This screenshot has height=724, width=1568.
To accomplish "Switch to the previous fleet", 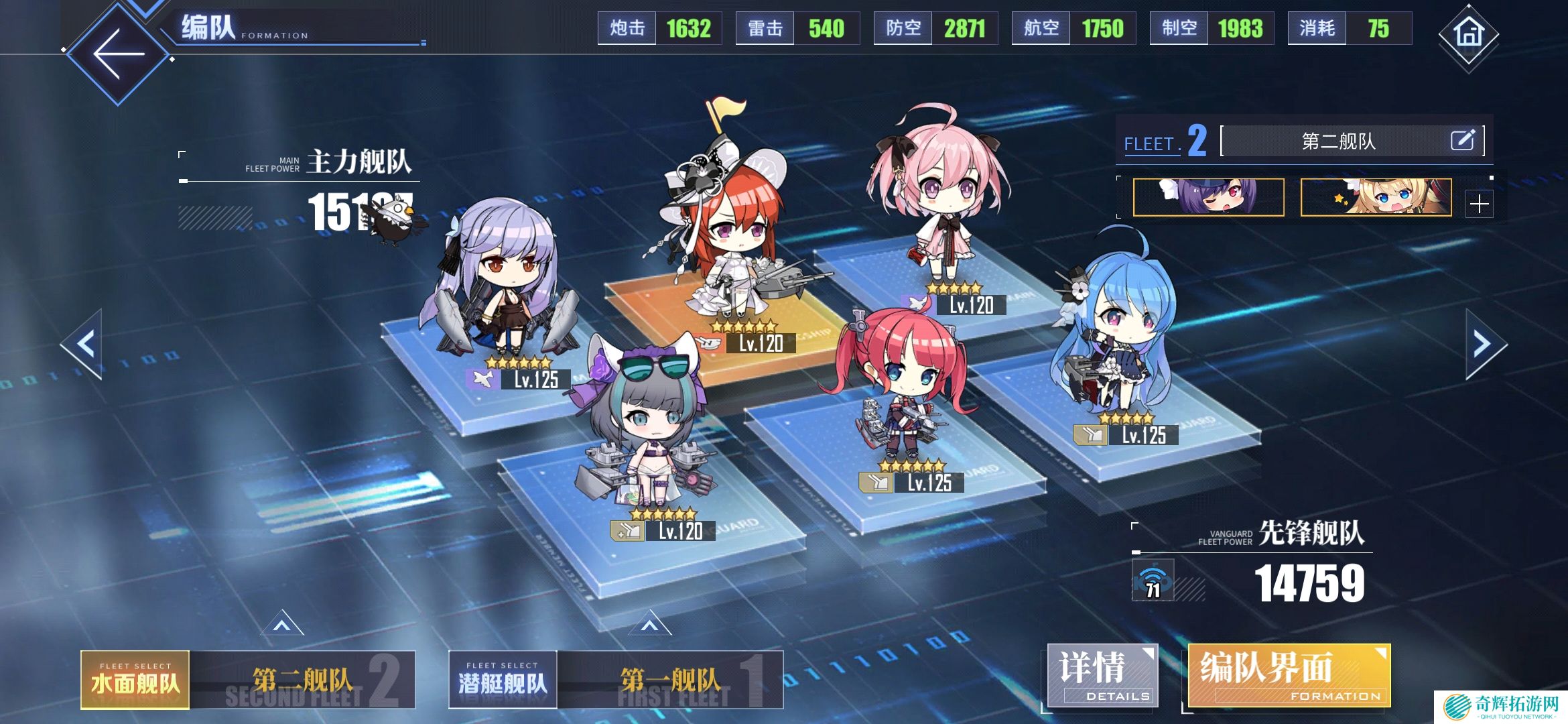I will click(x=84, y=345).
